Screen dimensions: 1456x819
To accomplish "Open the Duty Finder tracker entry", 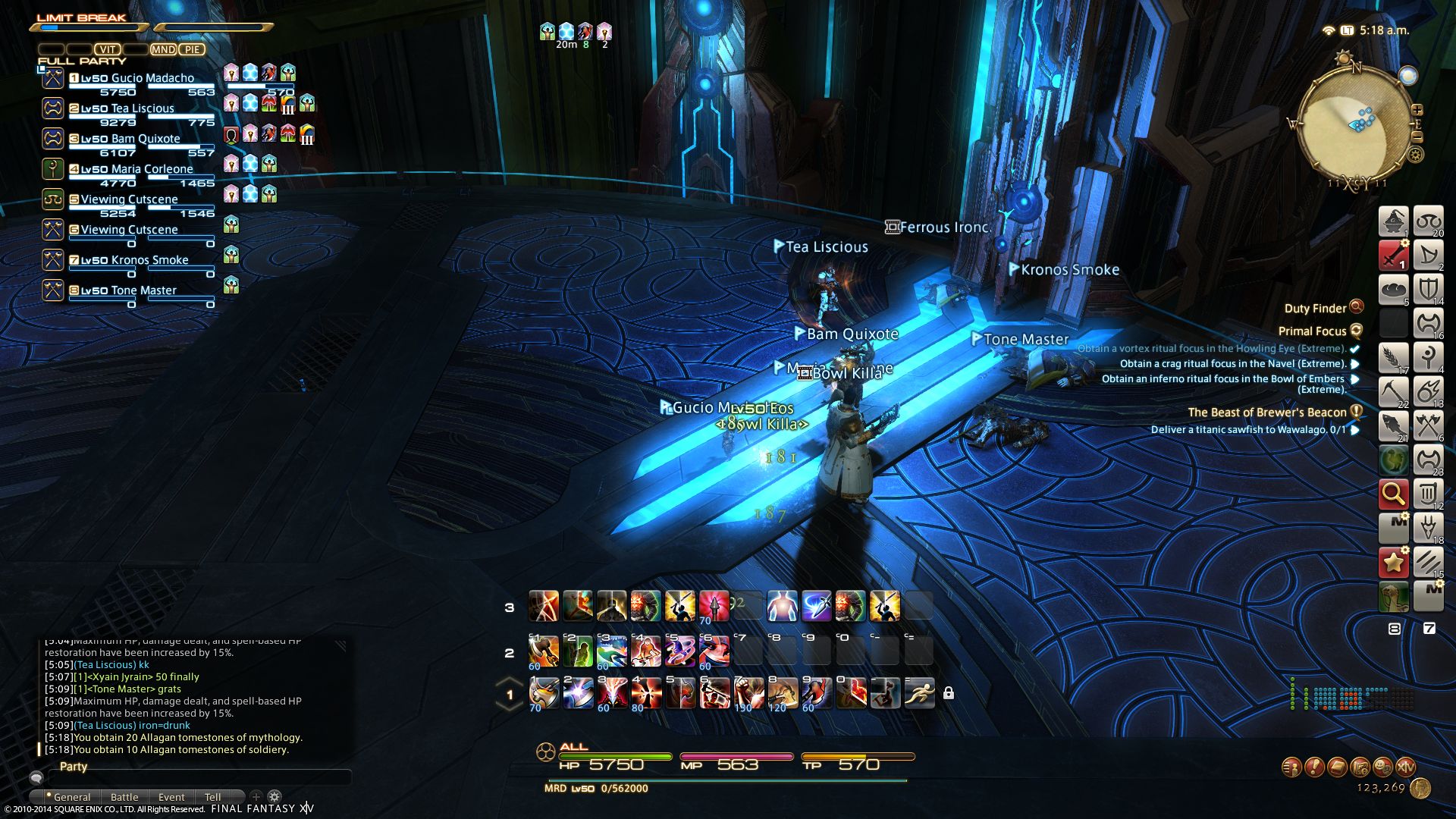I will pyautogui.click(x=1315, y=308).
